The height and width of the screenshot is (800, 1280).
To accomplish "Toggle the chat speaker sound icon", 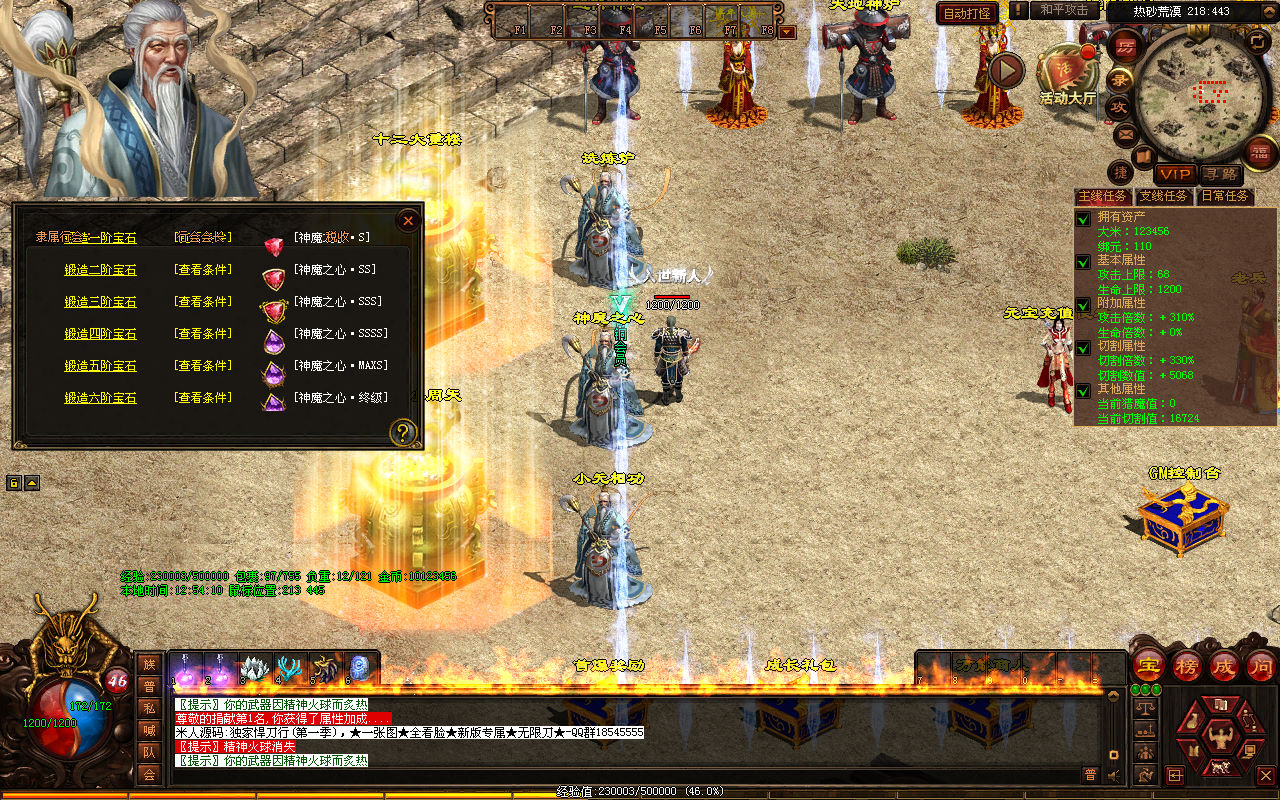I will [x=1115, y=774].
